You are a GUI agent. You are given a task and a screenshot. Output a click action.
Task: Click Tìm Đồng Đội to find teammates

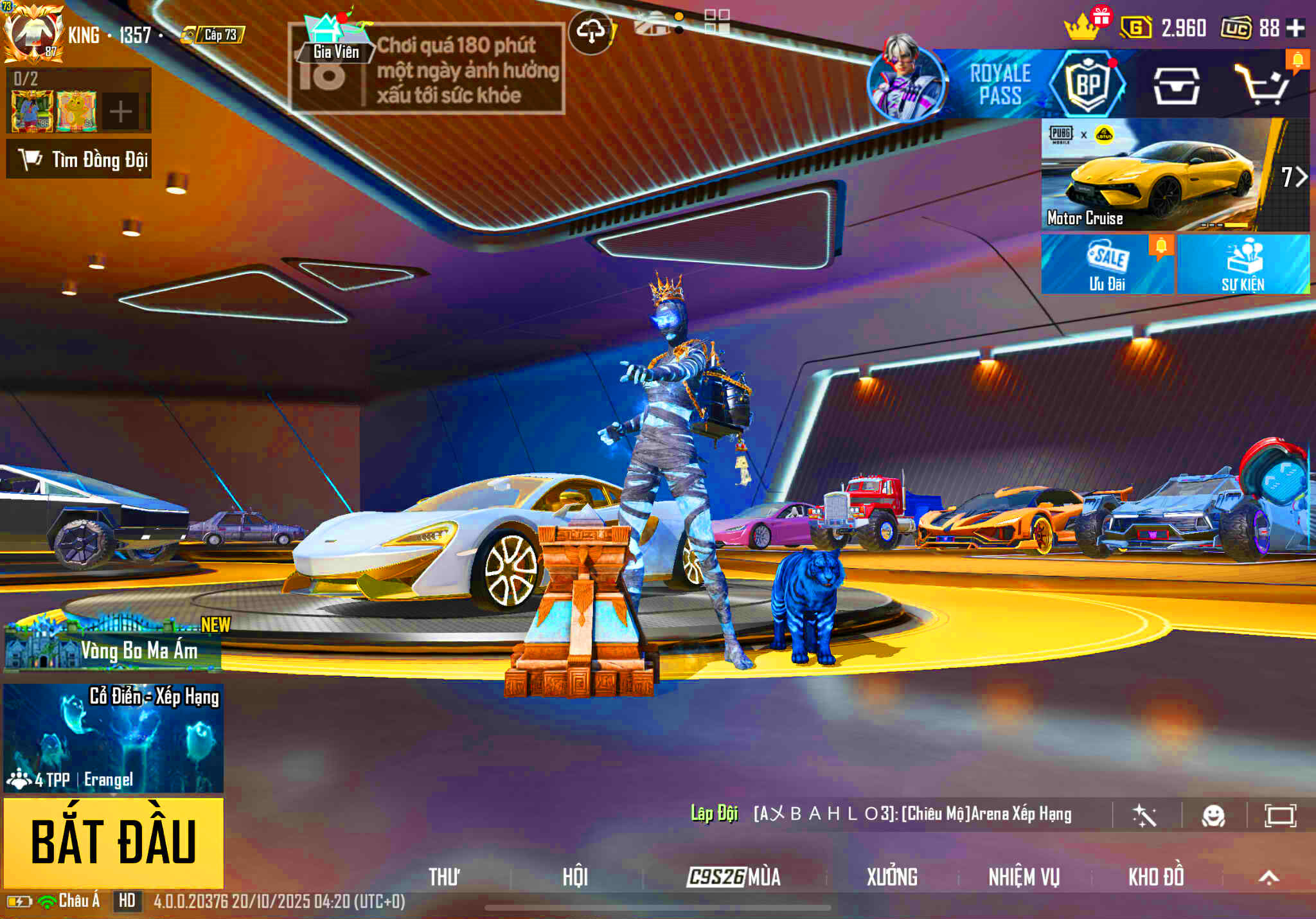point(79,159)
